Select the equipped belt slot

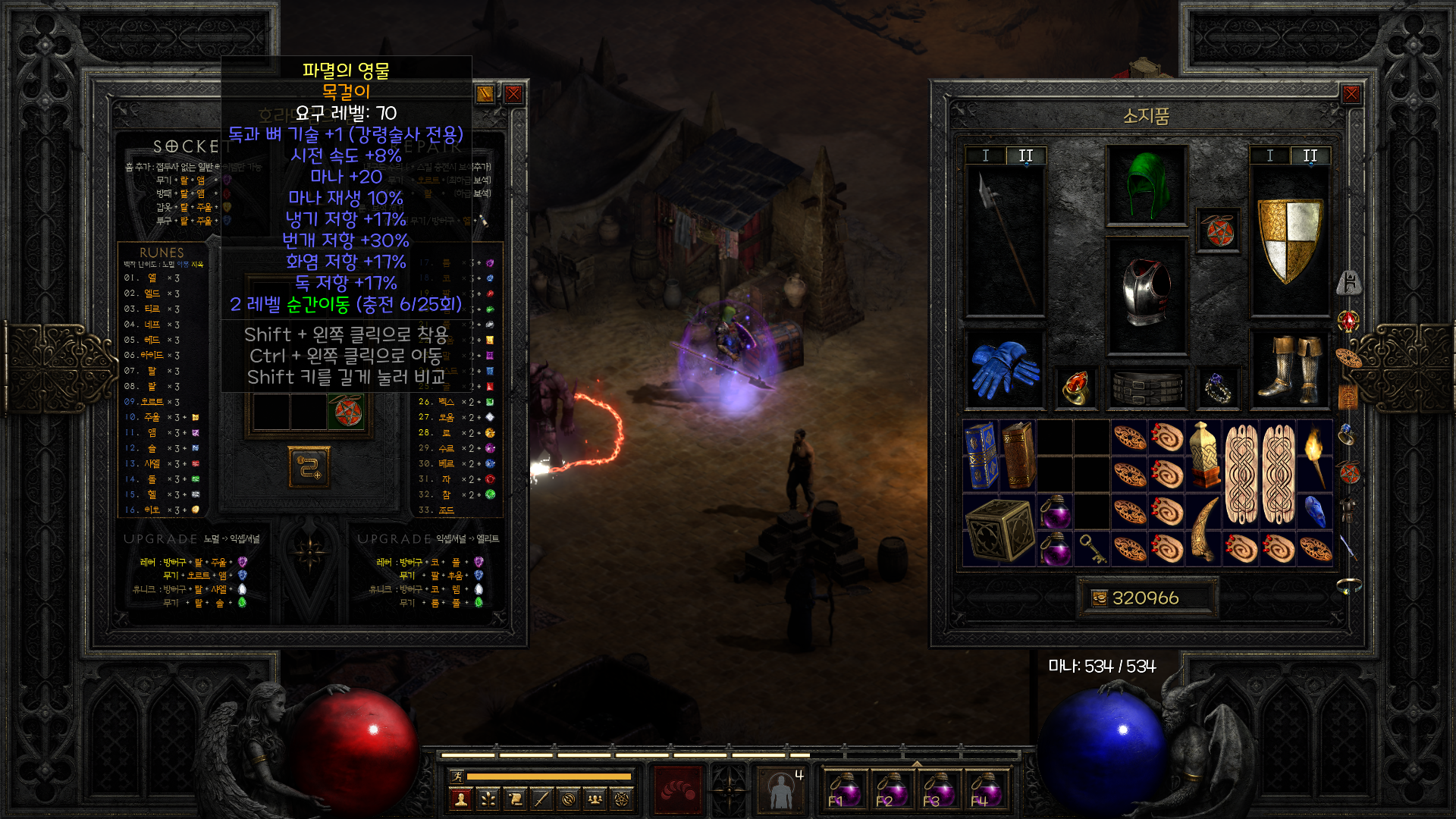click(1146, 388)
